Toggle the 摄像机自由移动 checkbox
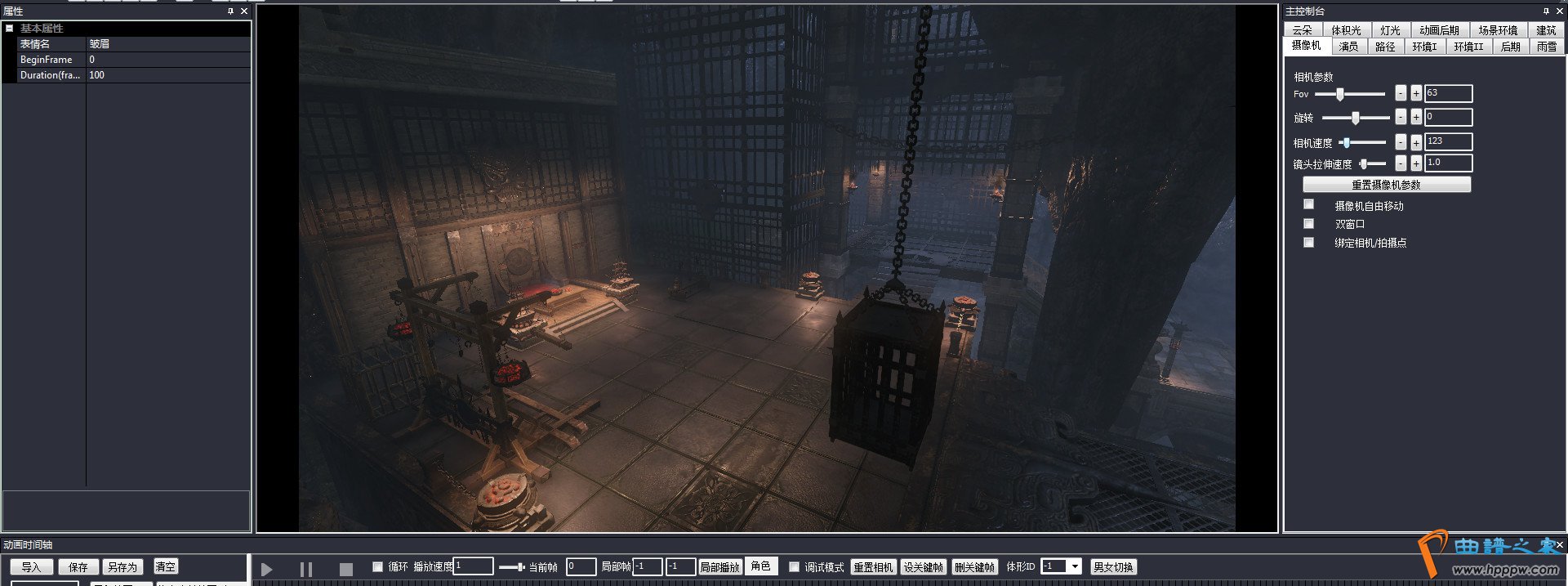1568x586 pixels. (1308, 204)
